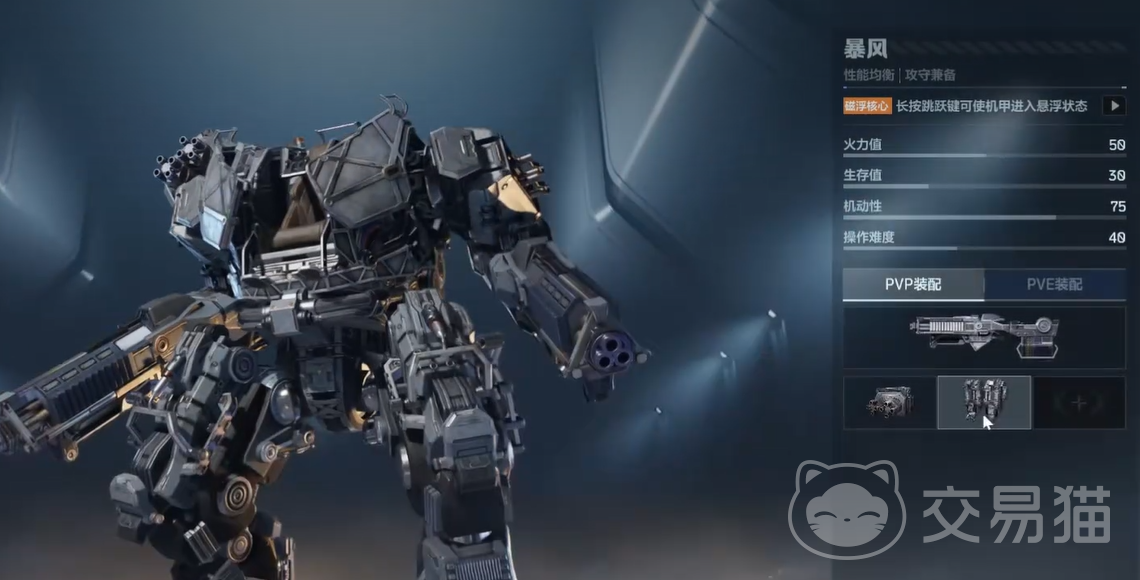Select the missile pod equipment slot
The height and width of the screenshot is (580, 1140).
889,403
